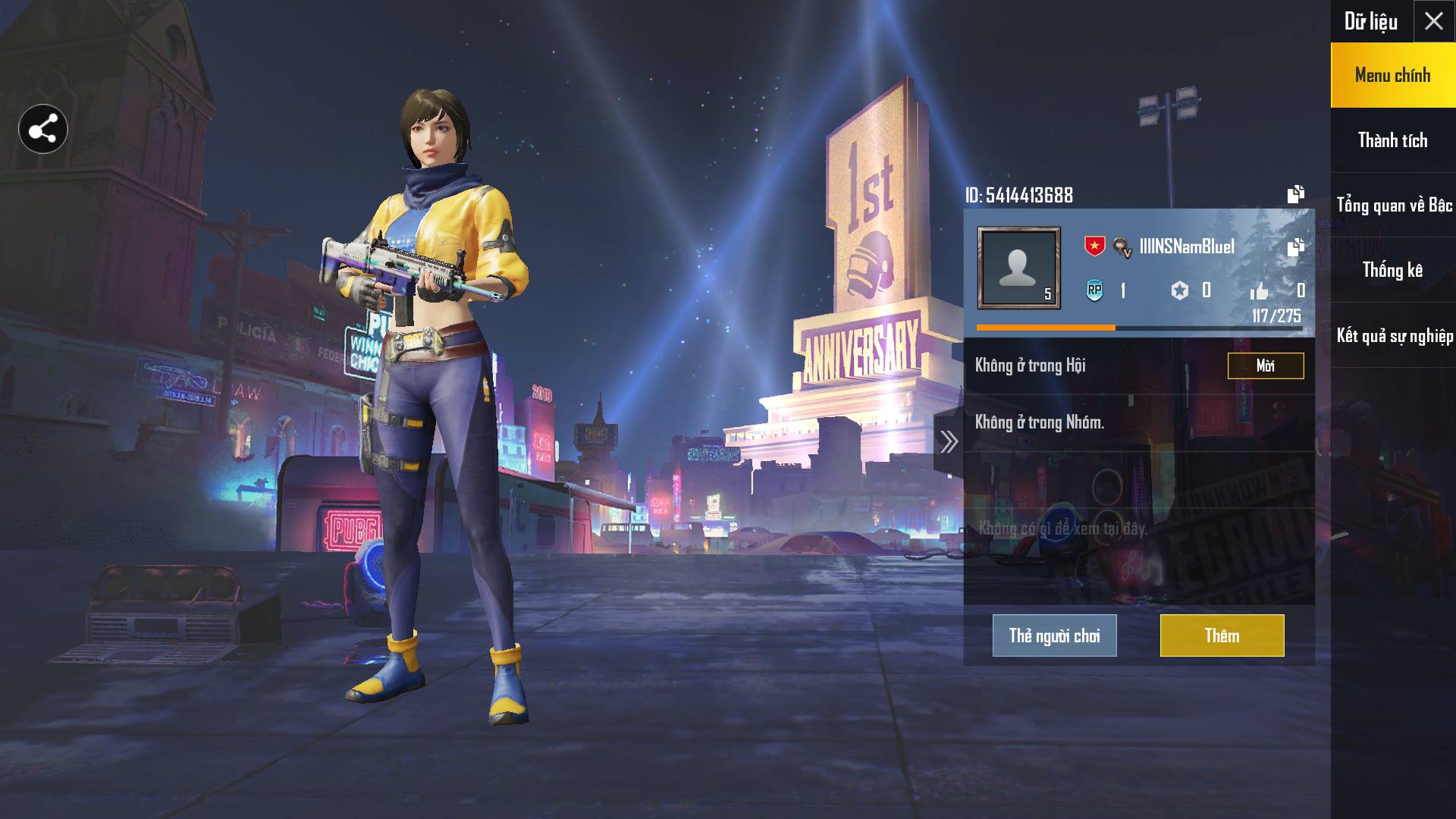Screen dimensions: 1456x819
Task: Copy the player name IIIINSNamBlueI
Action: coord(1295,247)
